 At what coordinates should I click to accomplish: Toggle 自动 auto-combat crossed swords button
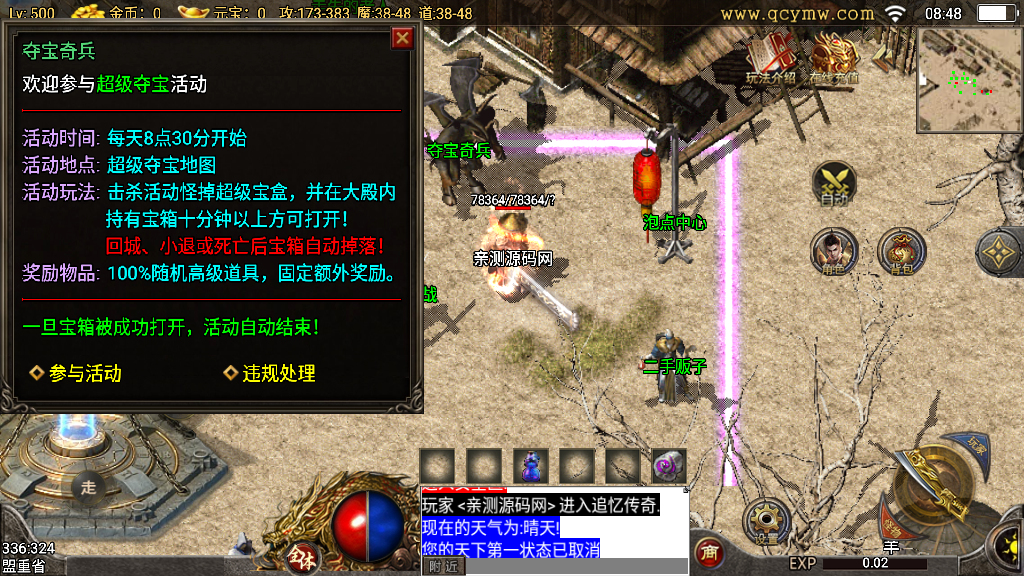[834, 183]
